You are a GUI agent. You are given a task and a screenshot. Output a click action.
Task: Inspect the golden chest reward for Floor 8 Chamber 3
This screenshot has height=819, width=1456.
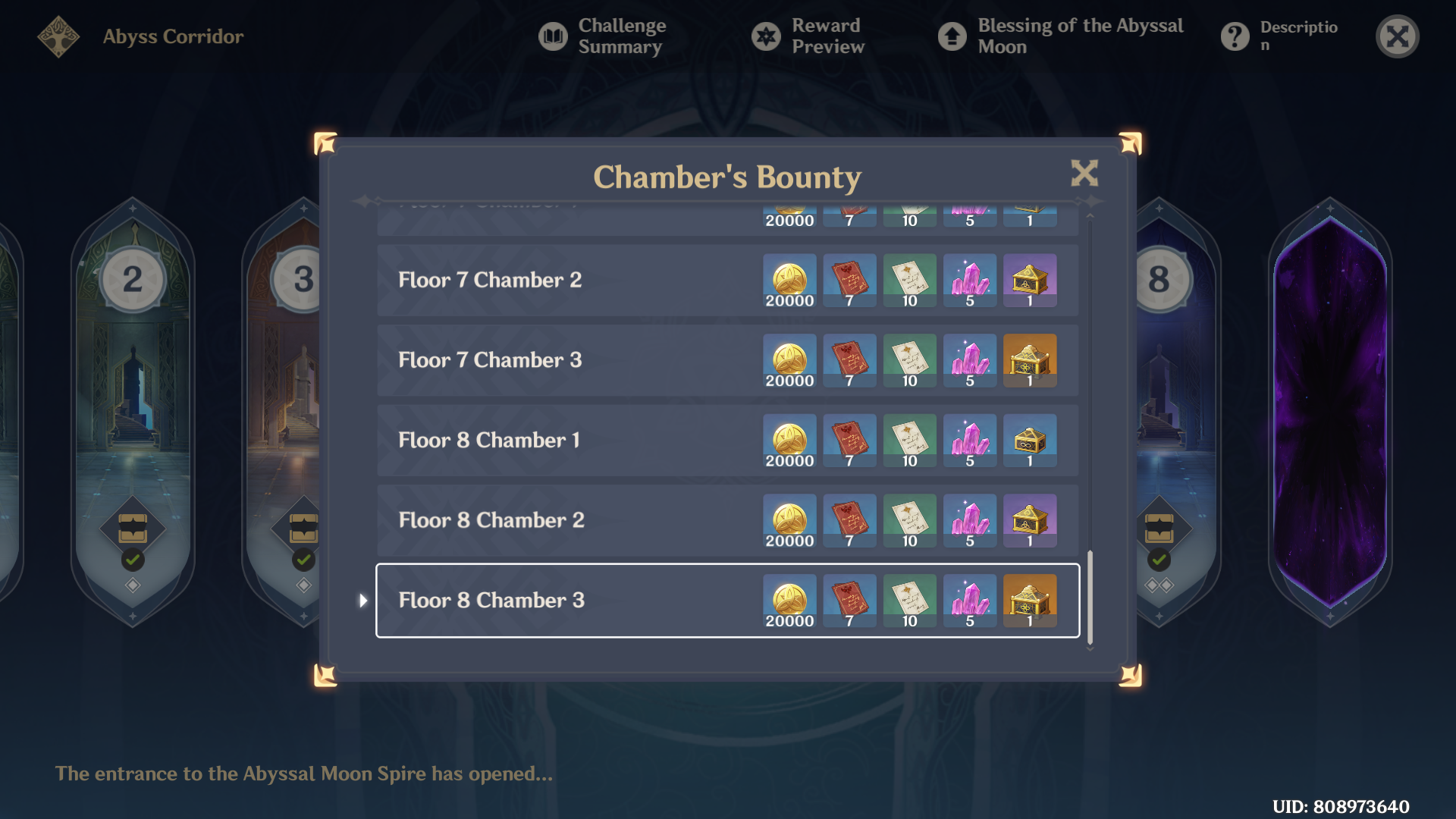click(x=1030, y=601)
